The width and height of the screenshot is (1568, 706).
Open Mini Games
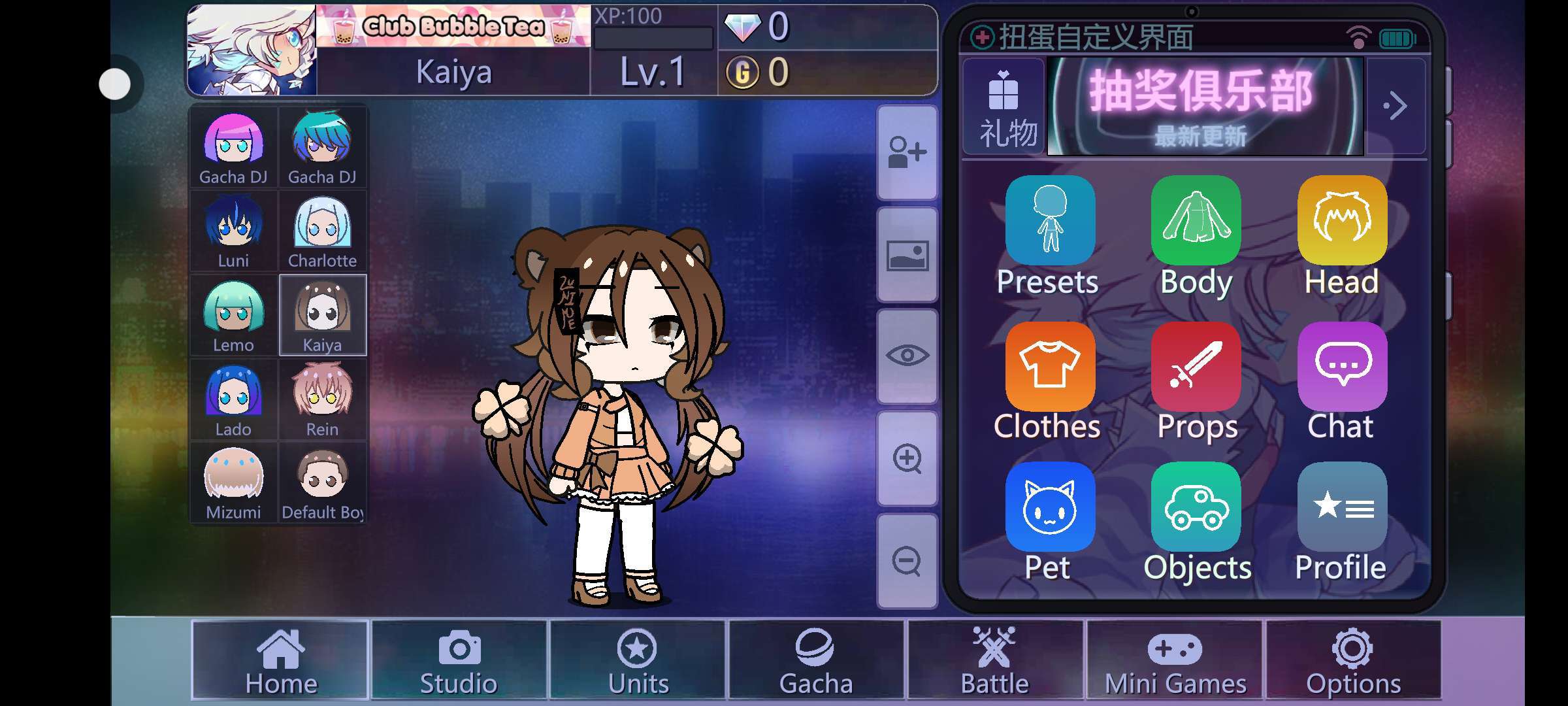coord(1175,660)
